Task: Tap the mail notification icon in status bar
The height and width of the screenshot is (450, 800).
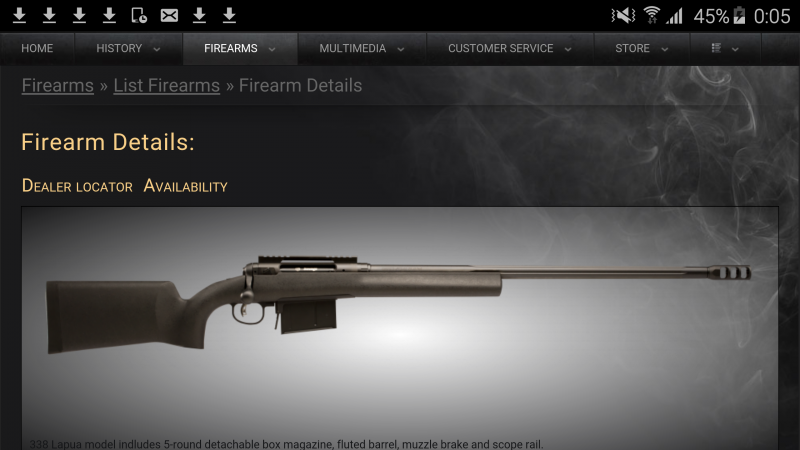Action: [x=169, y=15]
